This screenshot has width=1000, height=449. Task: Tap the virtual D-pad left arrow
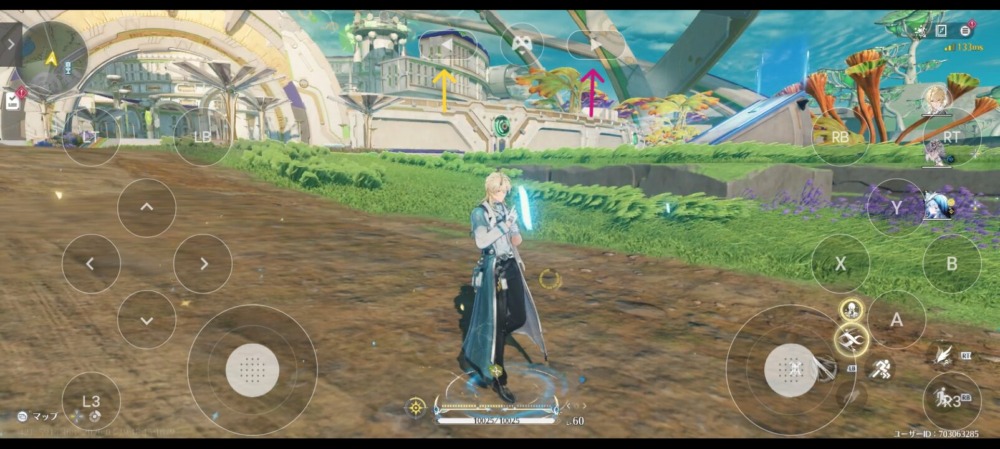point(91,264)
